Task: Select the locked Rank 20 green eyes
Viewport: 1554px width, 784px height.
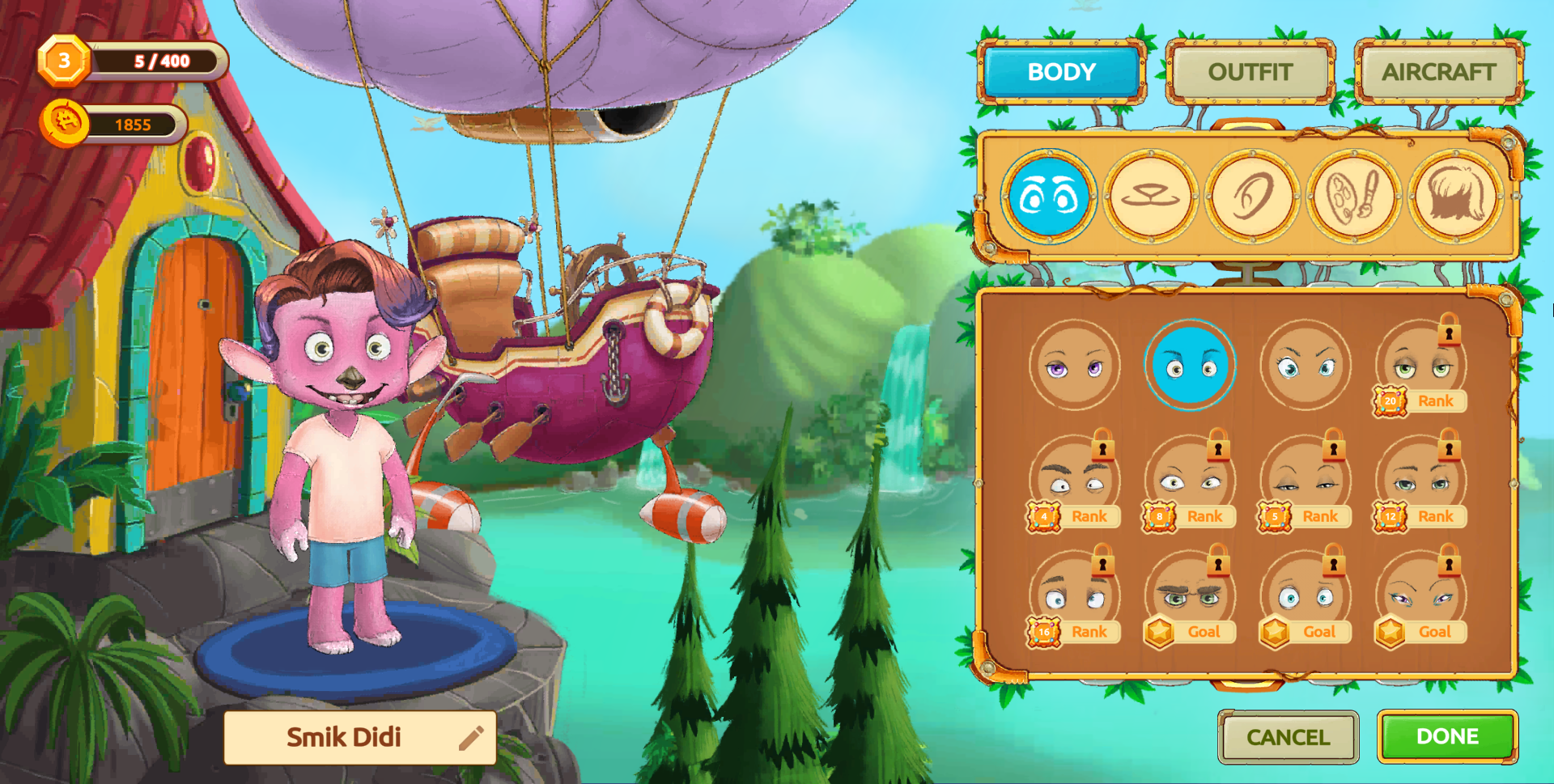Action: click(1420, 366)
